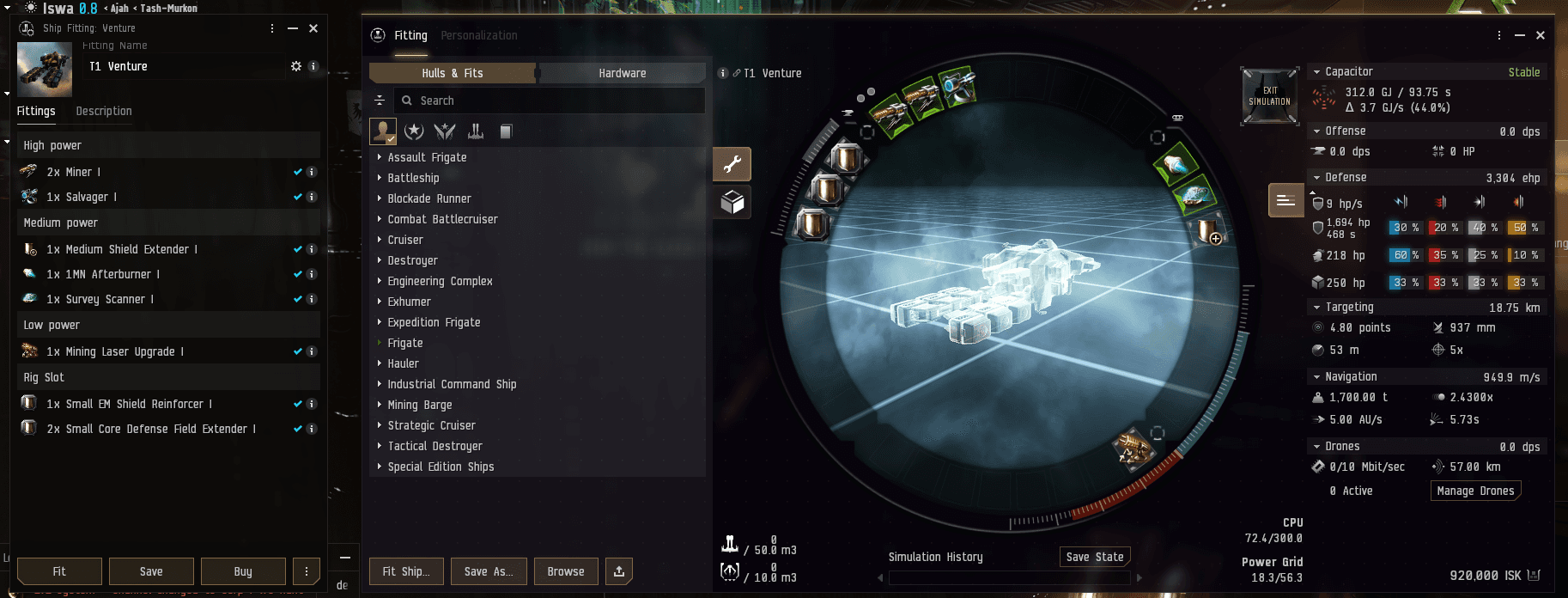
Task: Open the Manage Drones panel
Action: pyautogui.click(x=1475, y=491)
